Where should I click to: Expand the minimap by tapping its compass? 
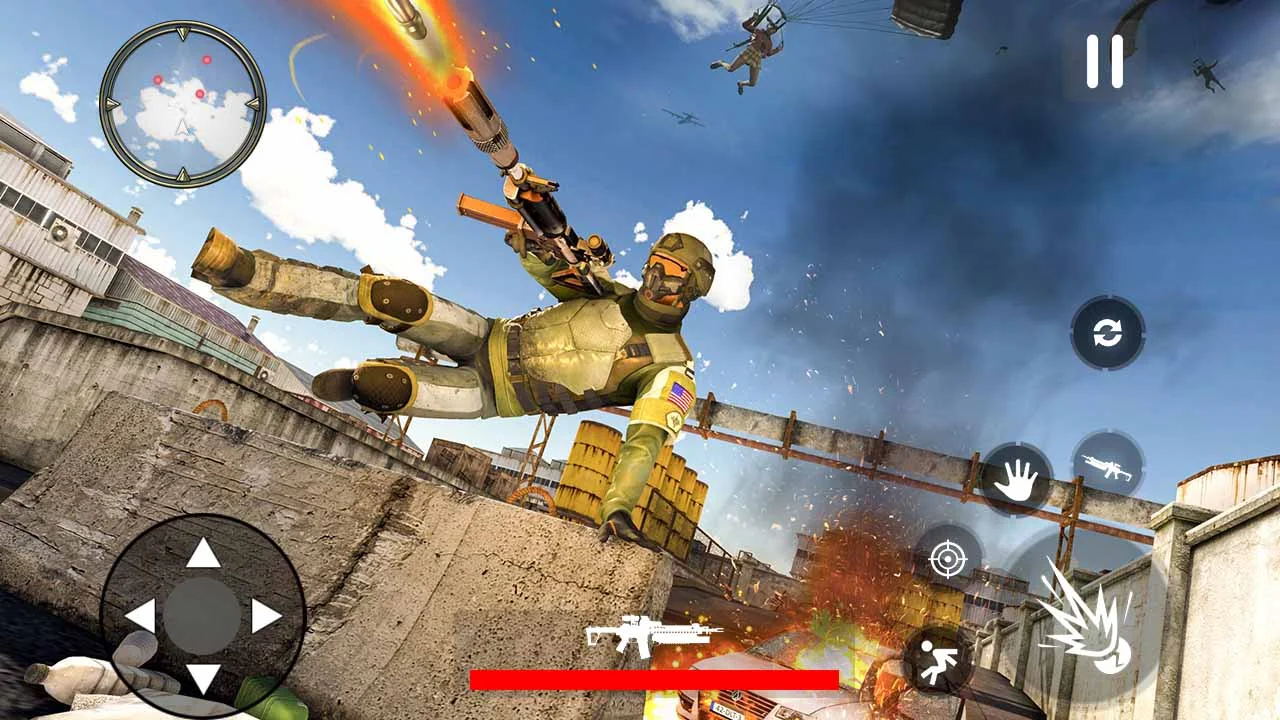pos(184,105)
